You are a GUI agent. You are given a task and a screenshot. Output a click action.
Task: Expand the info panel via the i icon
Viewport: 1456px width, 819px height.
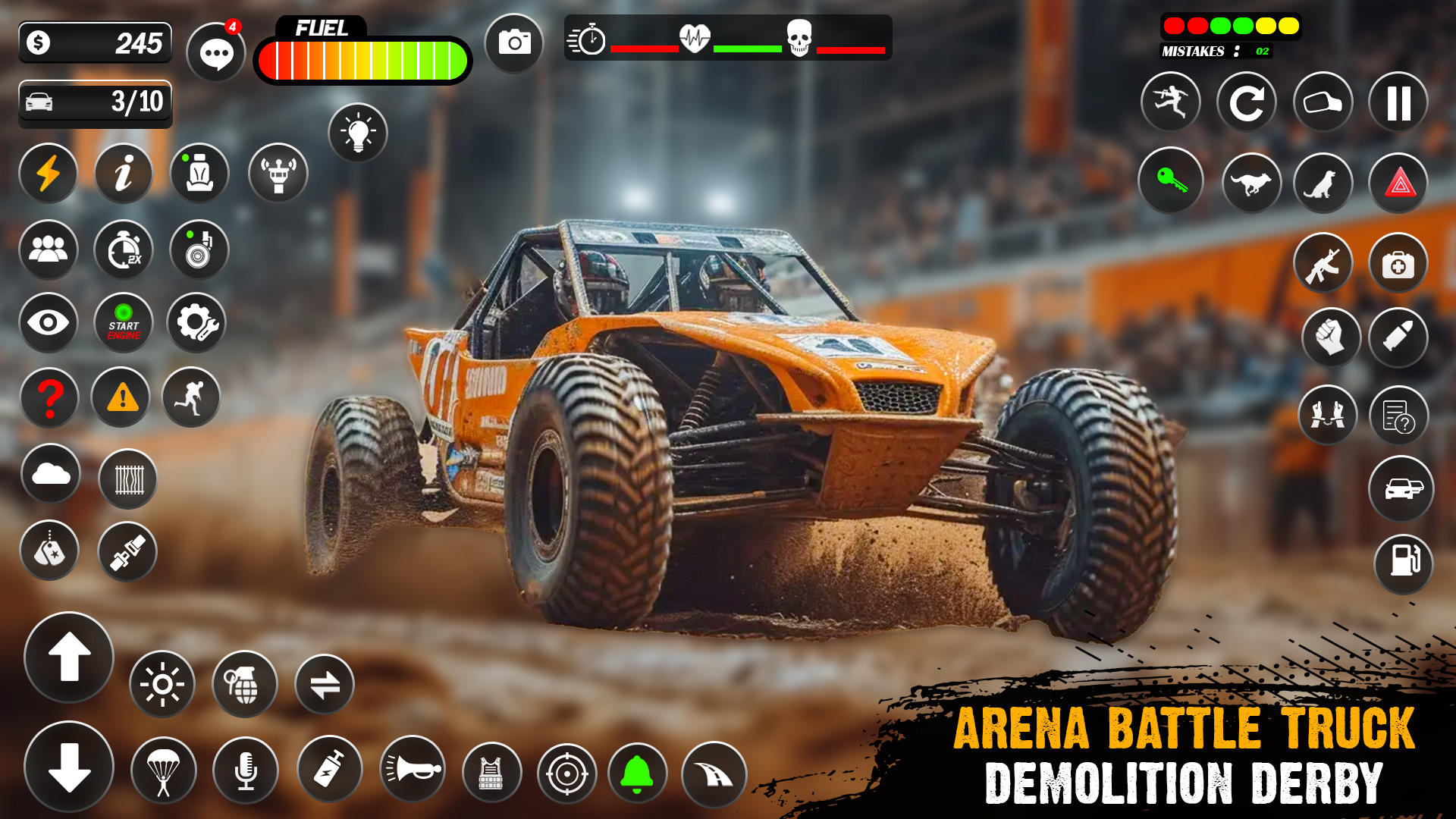124,174
